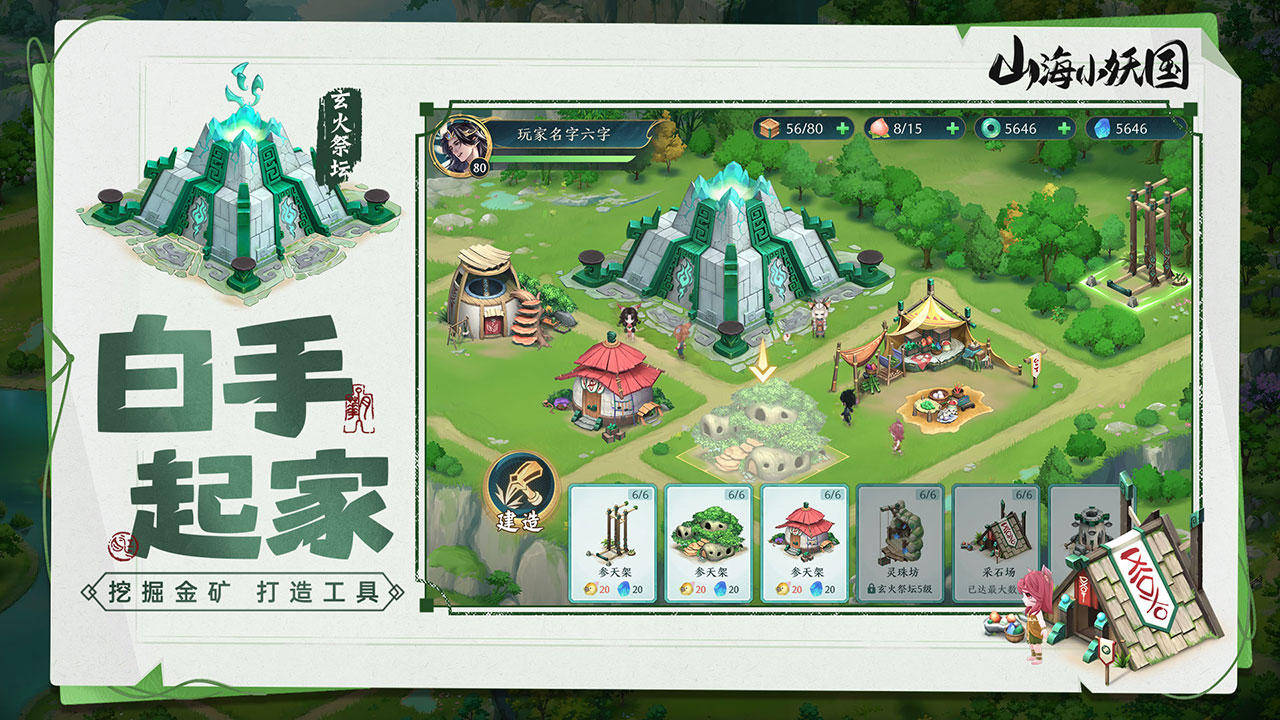Select the 采石场 building card icon
The width and height of the screenshot is (1280, 720).
click(1000, 532)
